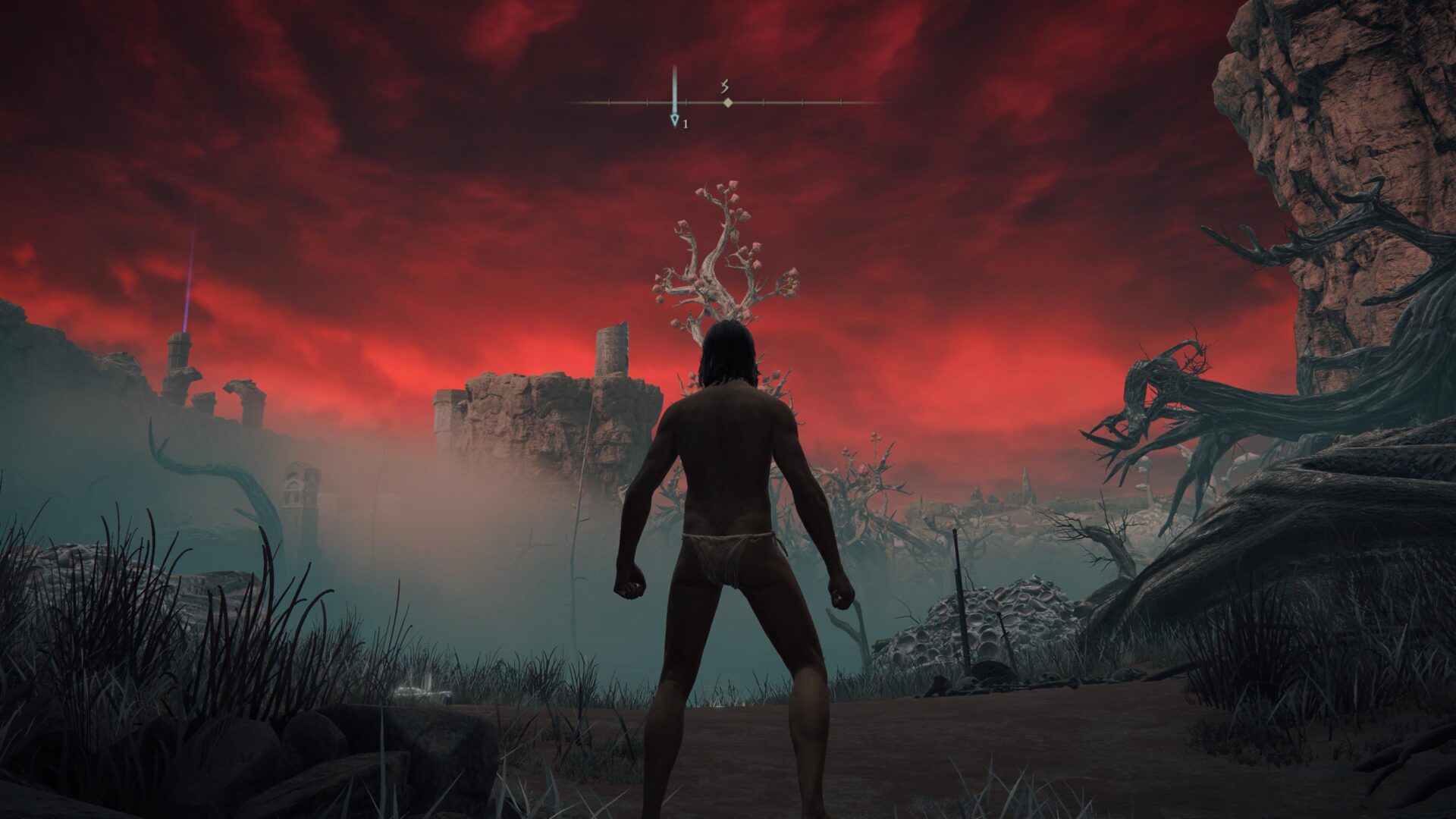This screenshot has width=1456, height=819.
Task: Click the blue waypoint marker on the compass
Action: (x=674, y=120)
